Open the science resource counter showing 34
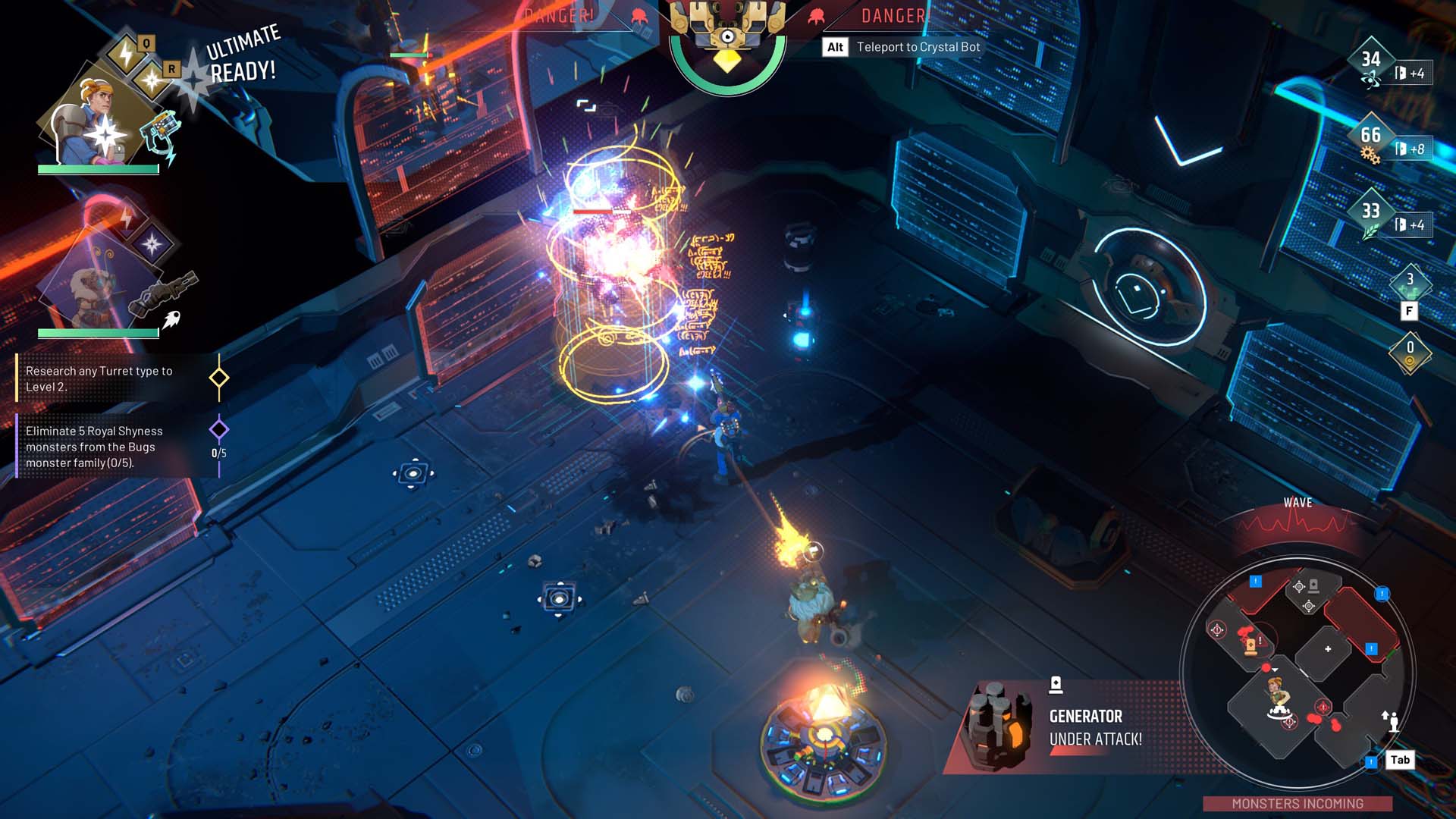The image size is (1456, 819). [1371, 61]
